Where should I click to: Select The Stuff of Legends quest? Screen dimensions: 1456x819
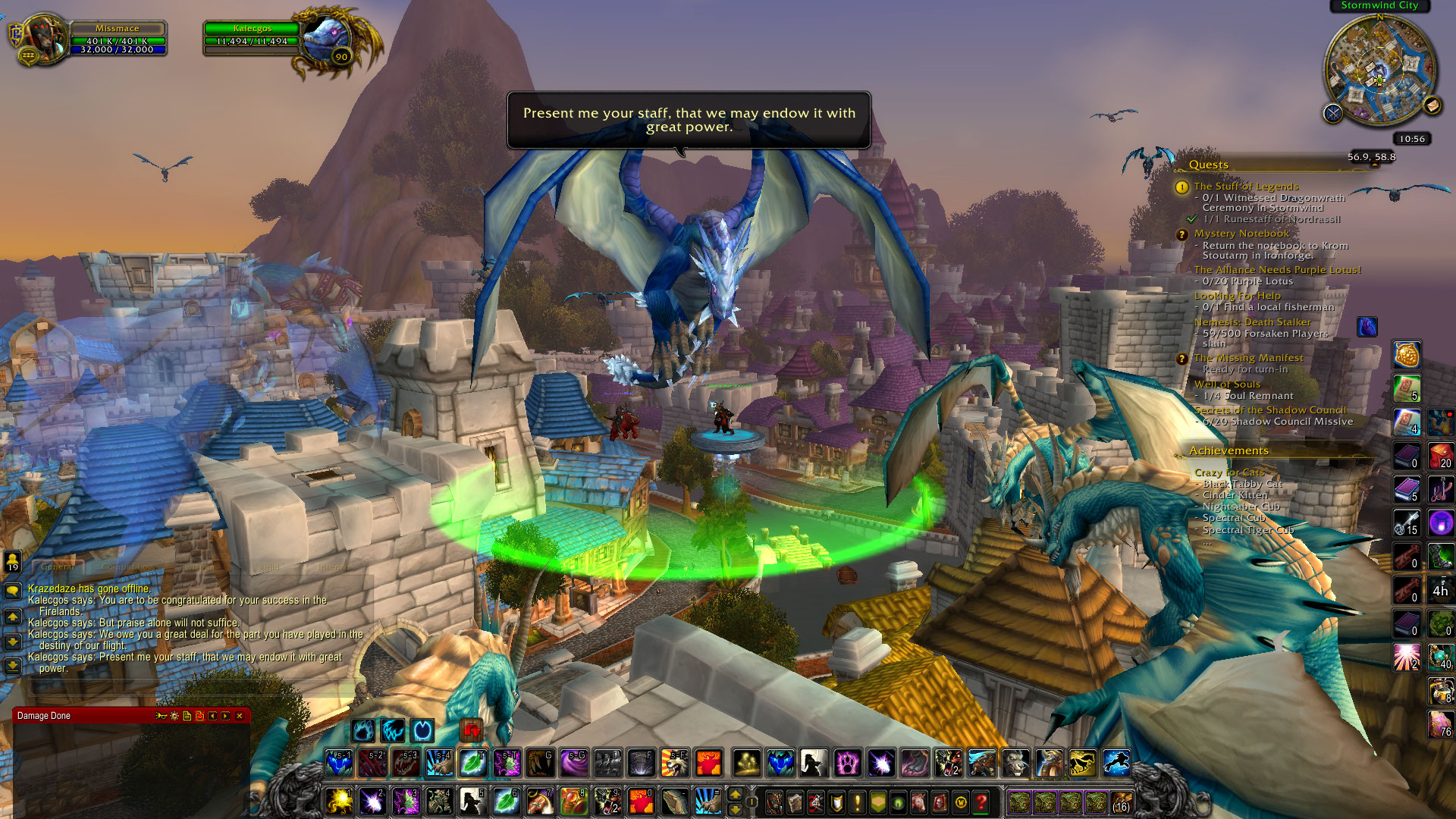(1246, 187)
